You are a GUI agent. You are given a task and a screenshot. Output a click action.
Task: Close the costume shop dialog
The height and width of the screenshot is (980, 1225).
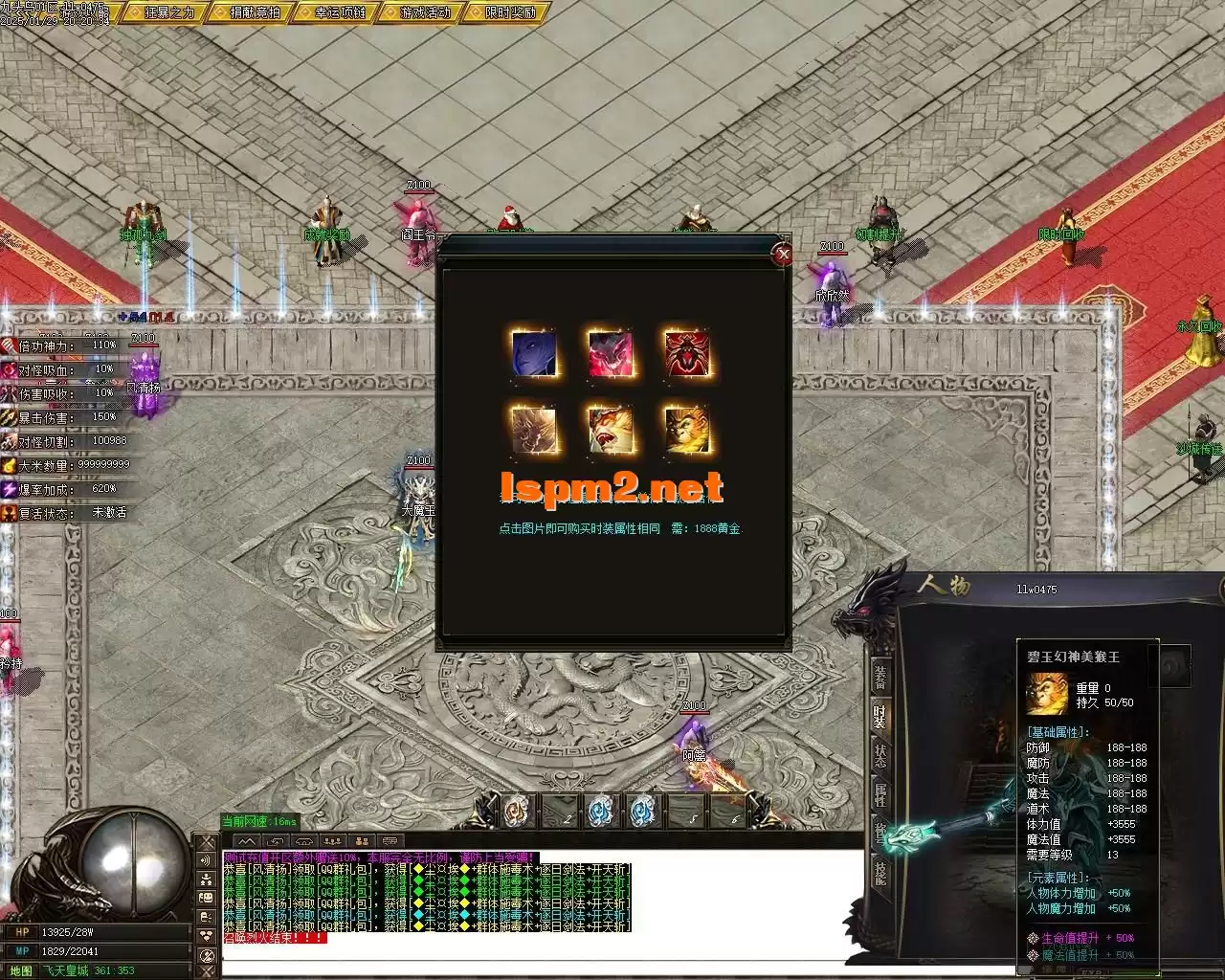[x=783, y=254]
